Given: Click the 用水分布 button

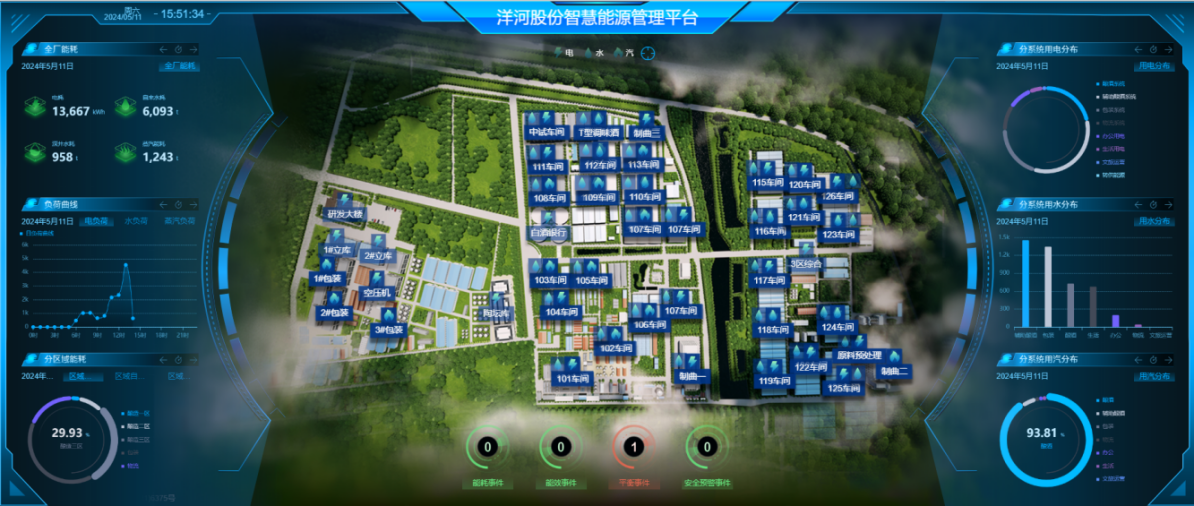Looking at the screenshot, I should click(1156, 221).
